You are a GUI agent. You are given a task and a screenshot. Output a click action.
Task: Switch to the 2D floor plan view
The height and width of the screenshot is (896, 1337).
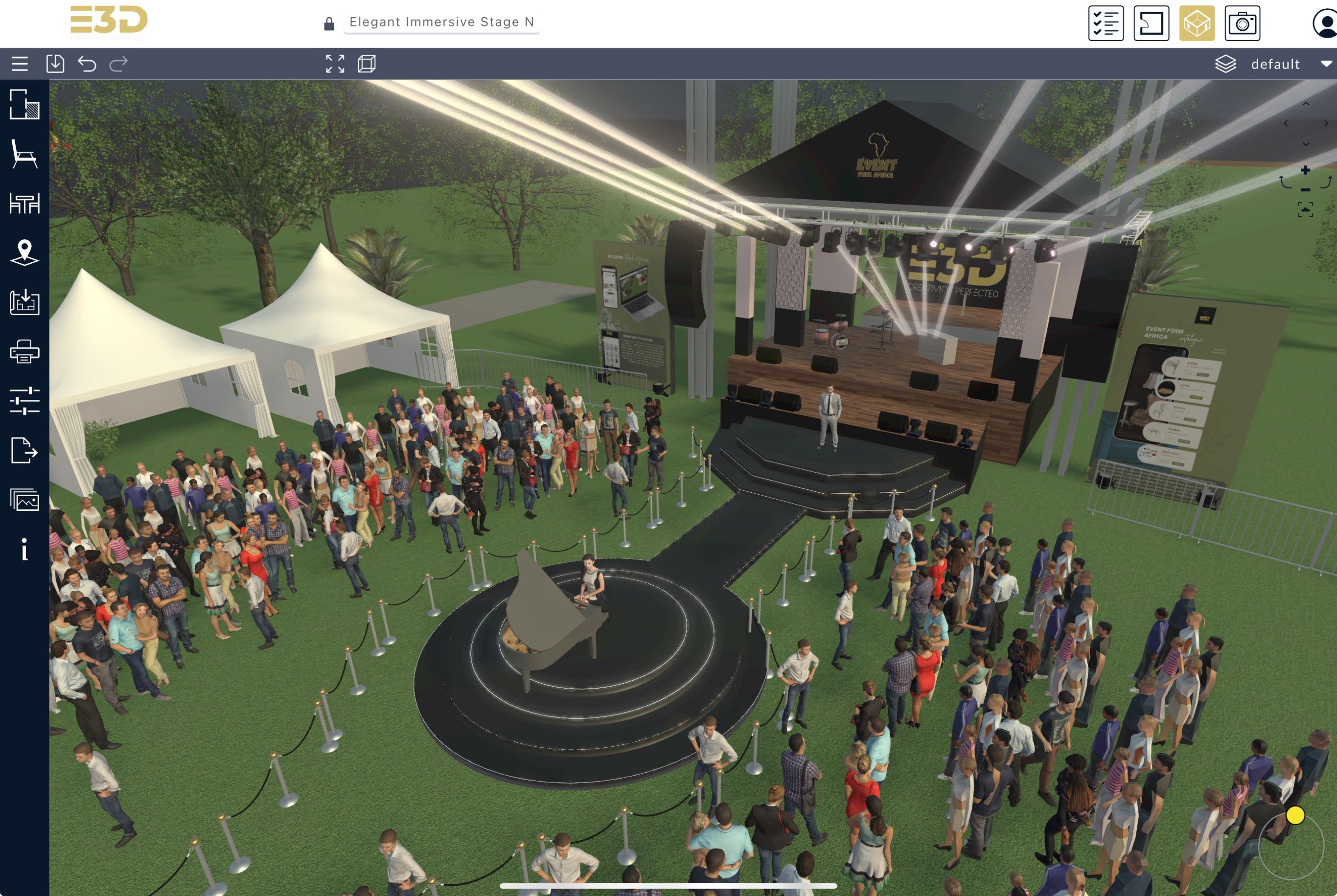[x=1152, y=23]
